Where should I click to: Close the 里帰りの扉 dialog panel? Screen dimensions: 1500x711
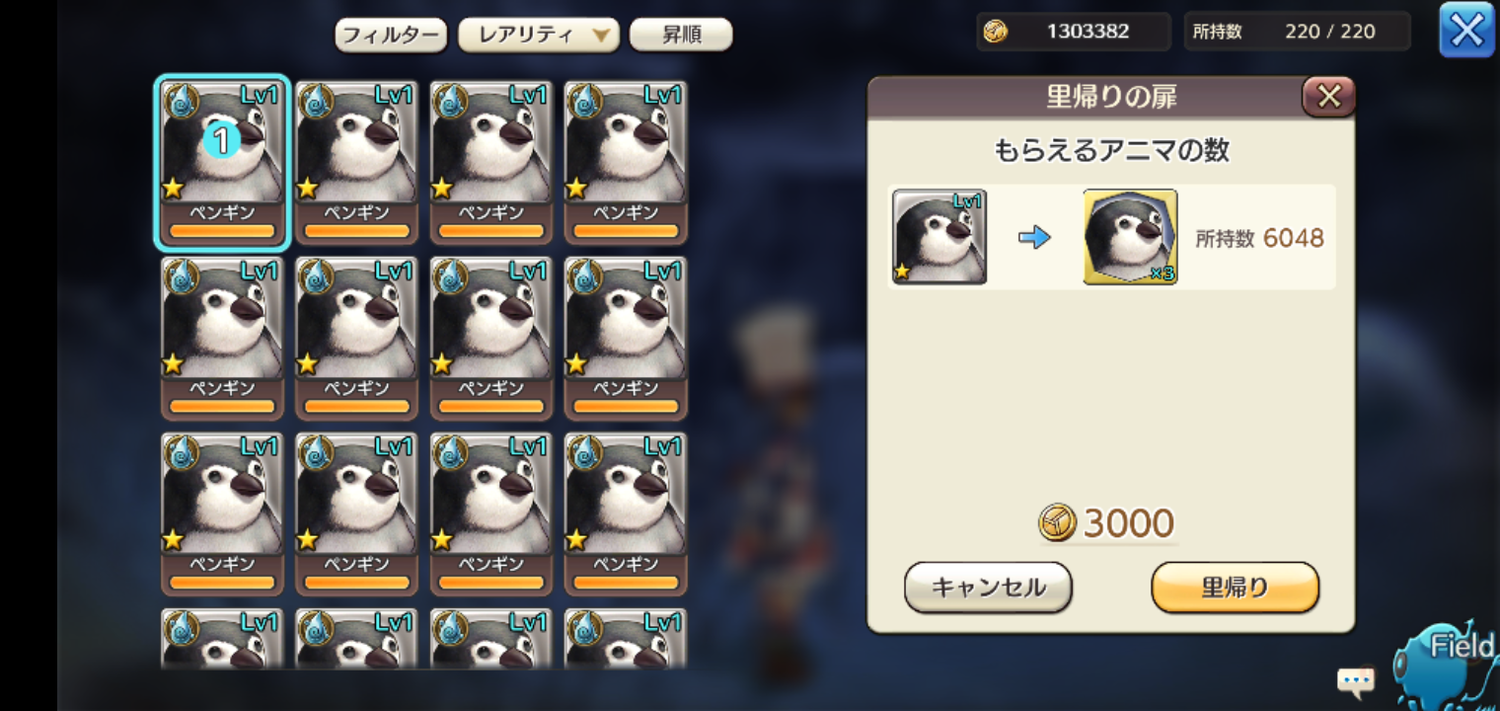1328,97
